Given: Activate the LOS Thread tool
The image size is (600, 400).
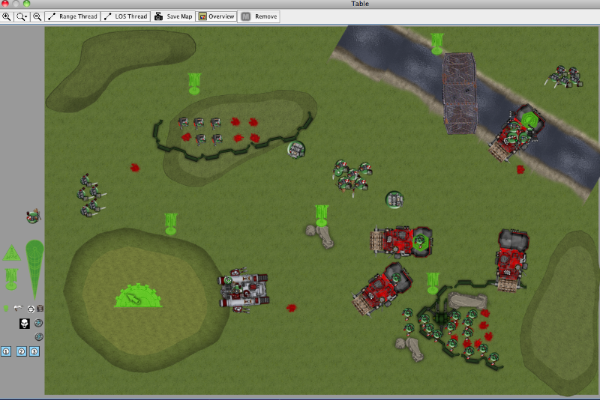Looking at the screenshot, I should pos(125,17).
